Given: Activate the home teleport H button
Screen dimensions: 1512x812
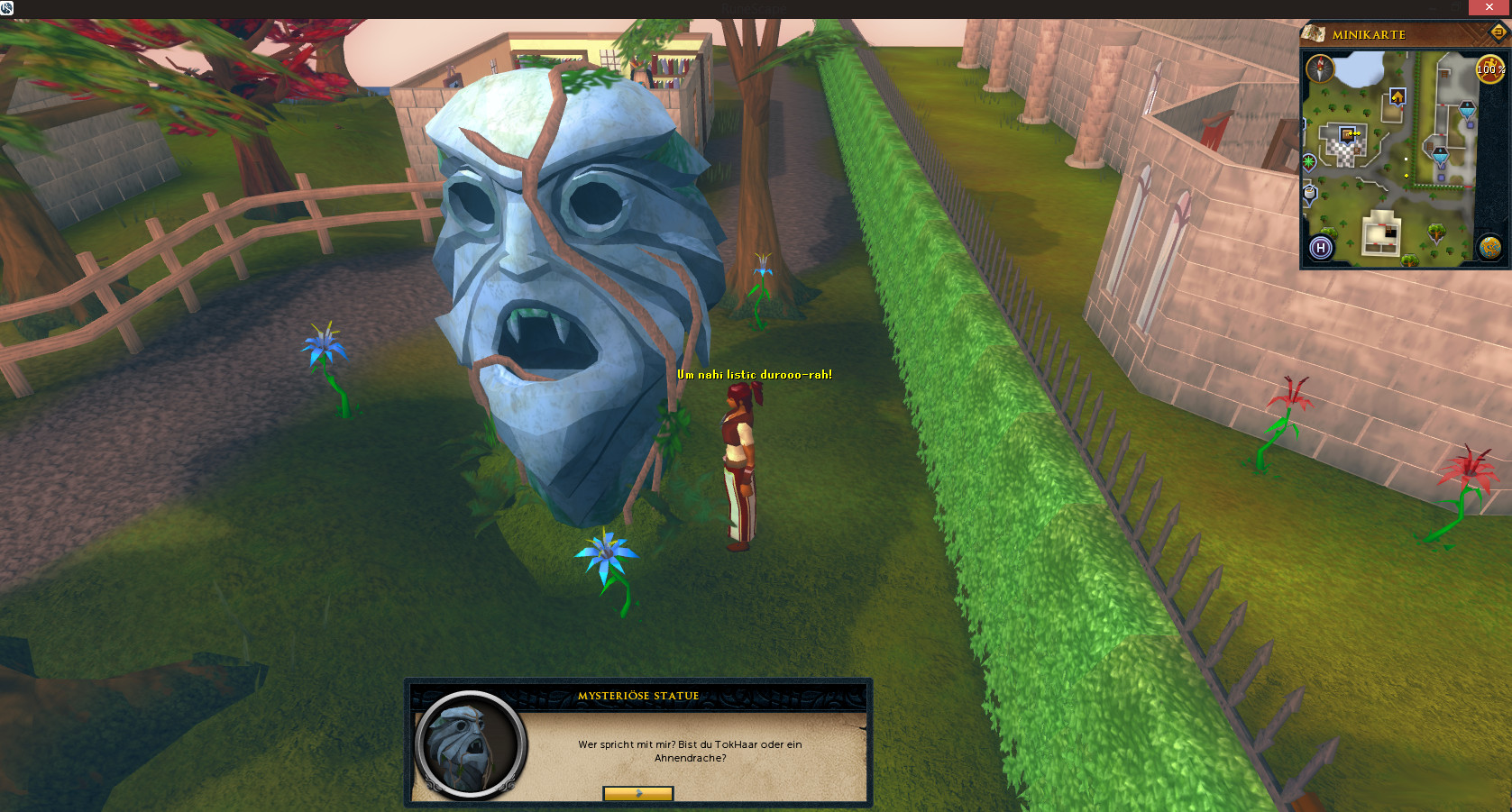Looking at the screenshot, I should (1321, 248).
